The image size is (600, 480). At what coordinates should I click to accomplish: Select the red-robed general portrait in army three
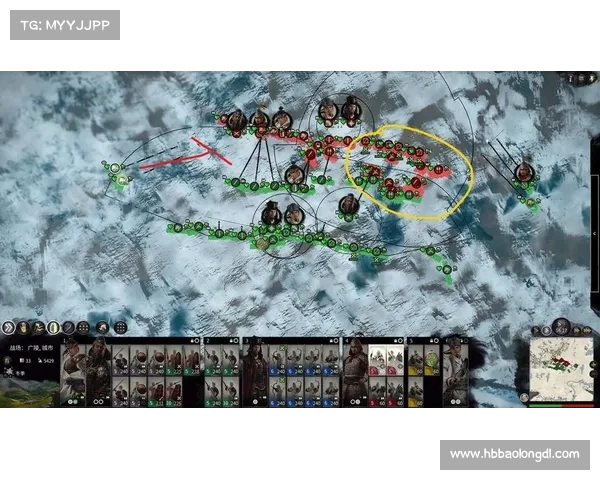(x=255, y=371)
